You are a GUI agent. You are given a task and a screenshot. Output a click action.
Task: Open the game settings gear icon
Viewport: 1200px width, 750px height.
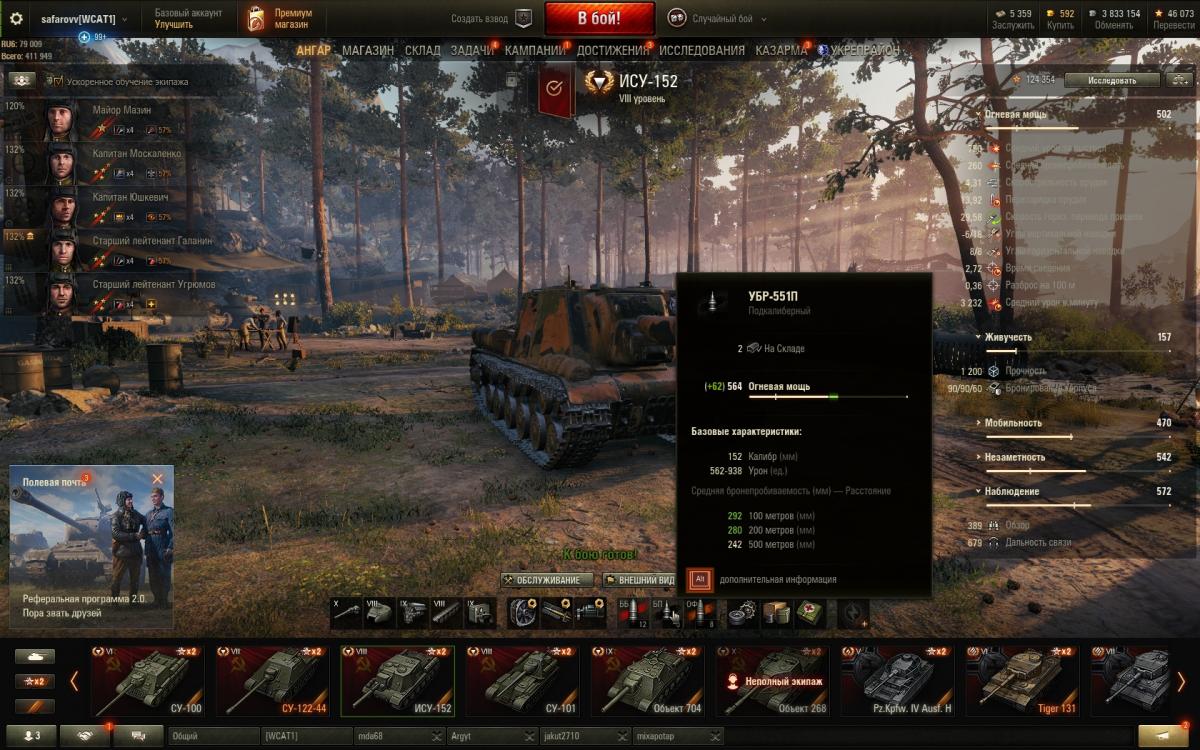tap(16, 18)
